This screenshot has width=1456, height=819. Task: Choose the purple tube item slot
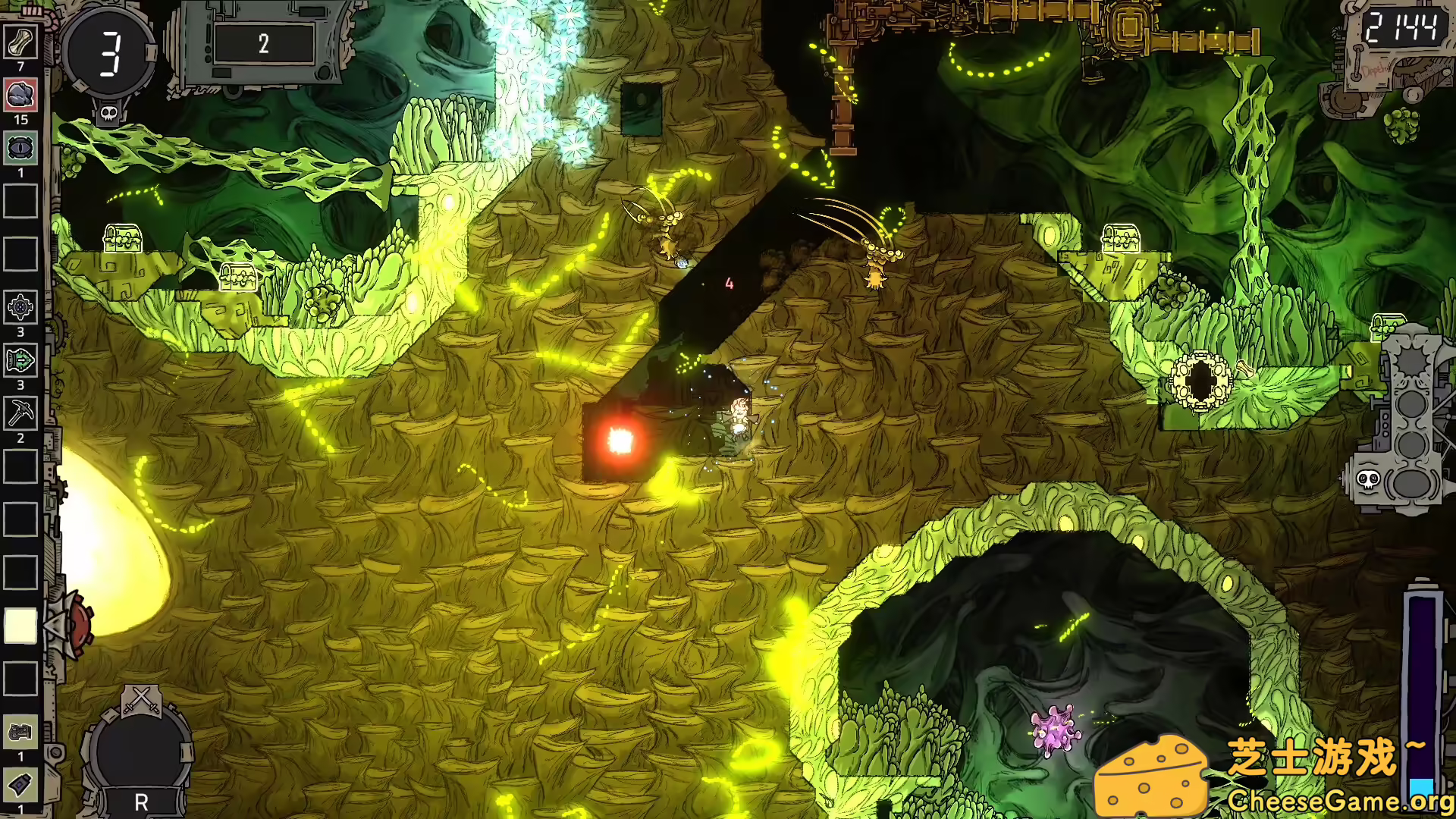click(20, 786)
